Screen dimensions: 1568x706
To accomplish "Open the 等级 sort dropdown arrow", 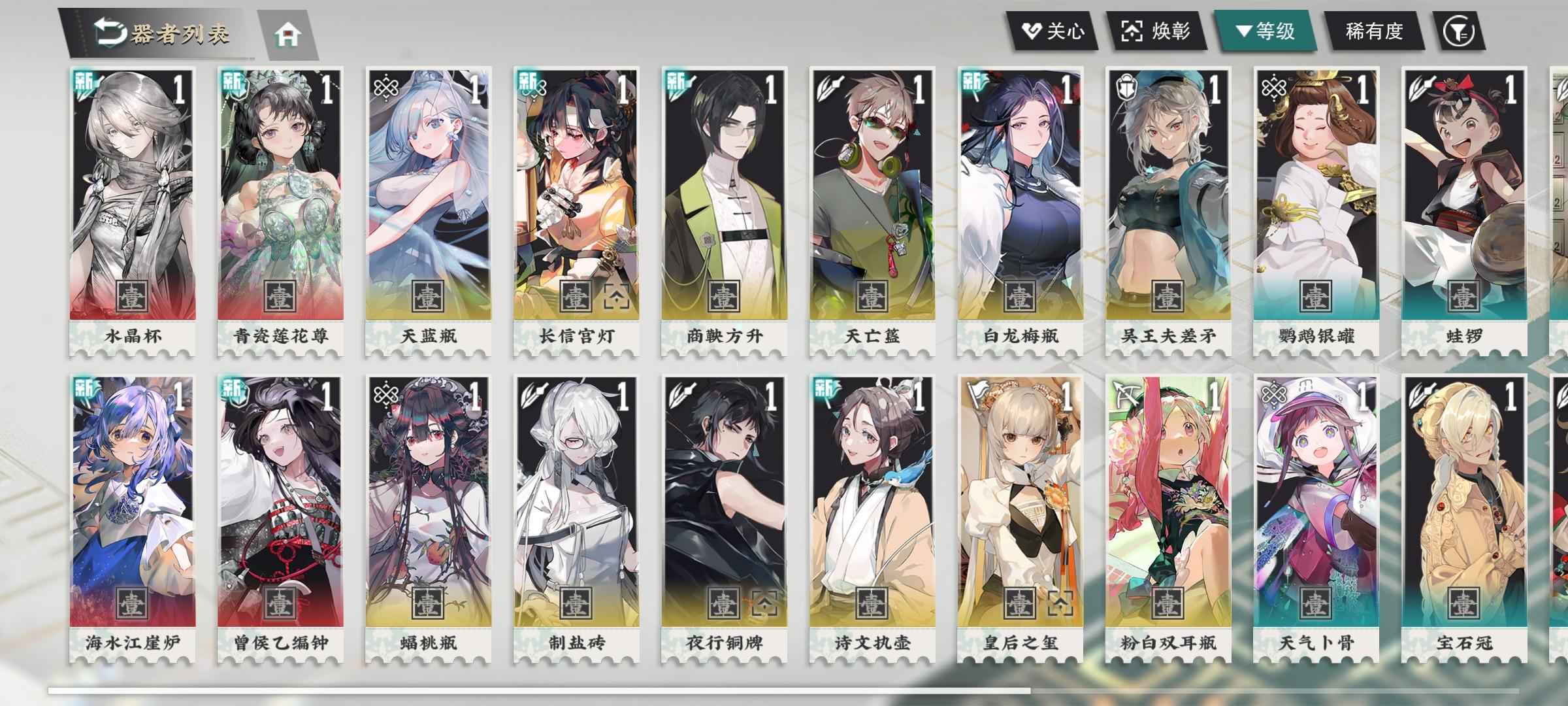I will (1245, 29).
